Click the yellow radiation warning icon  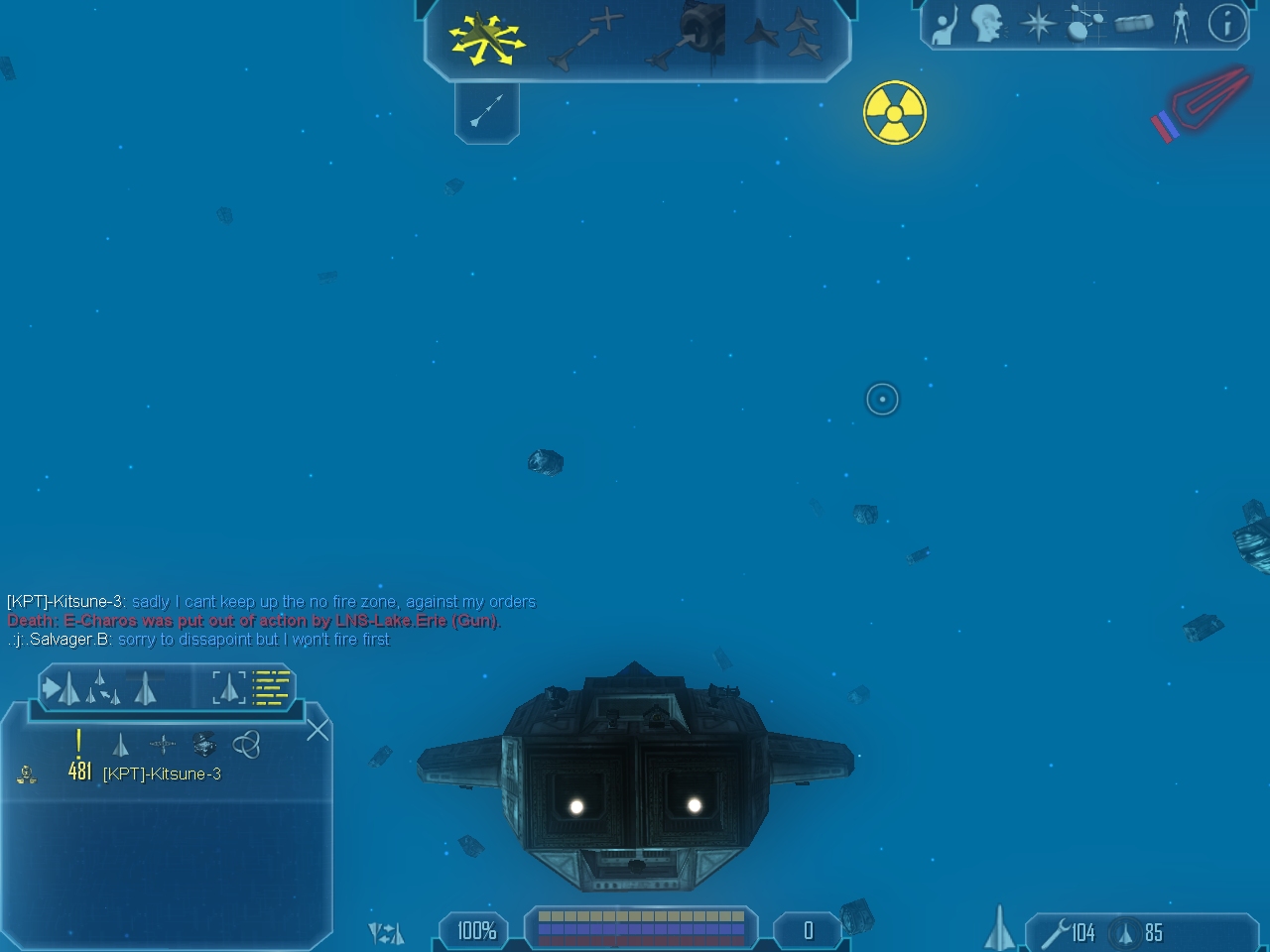coord(894,113)
